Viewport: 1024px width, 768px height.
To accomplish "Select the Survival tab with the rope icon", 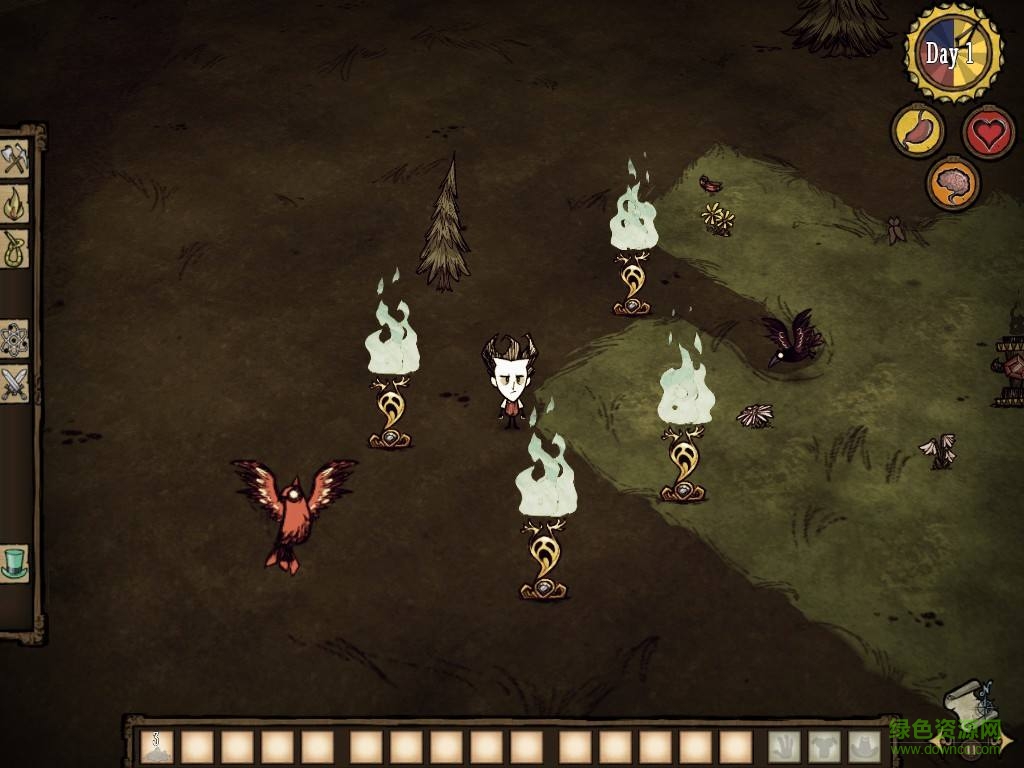I will pyautogui.click(x=15, y=248).
